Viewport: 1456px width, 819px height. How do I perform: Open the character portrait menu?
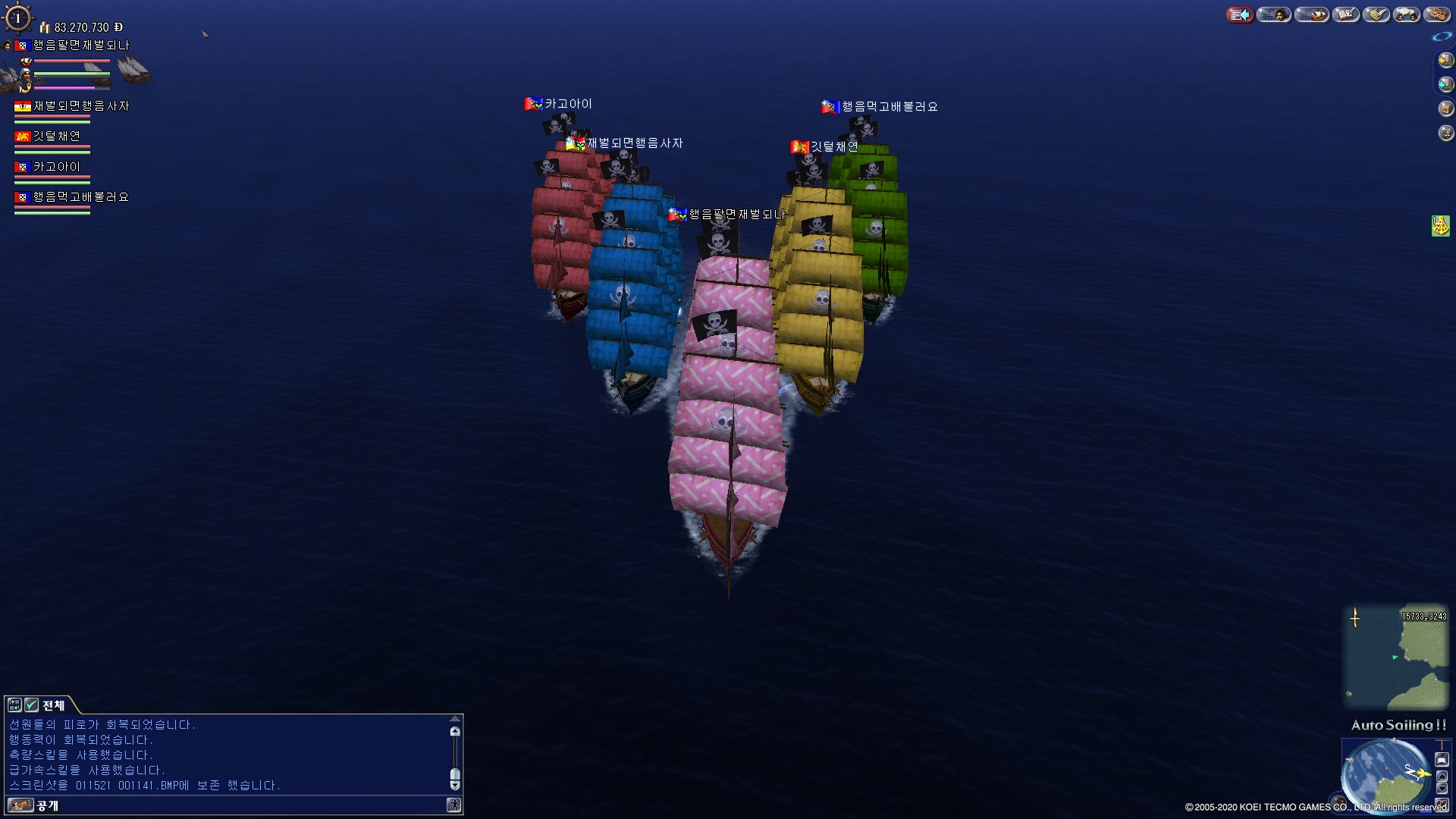click(x=1274, y=14)
